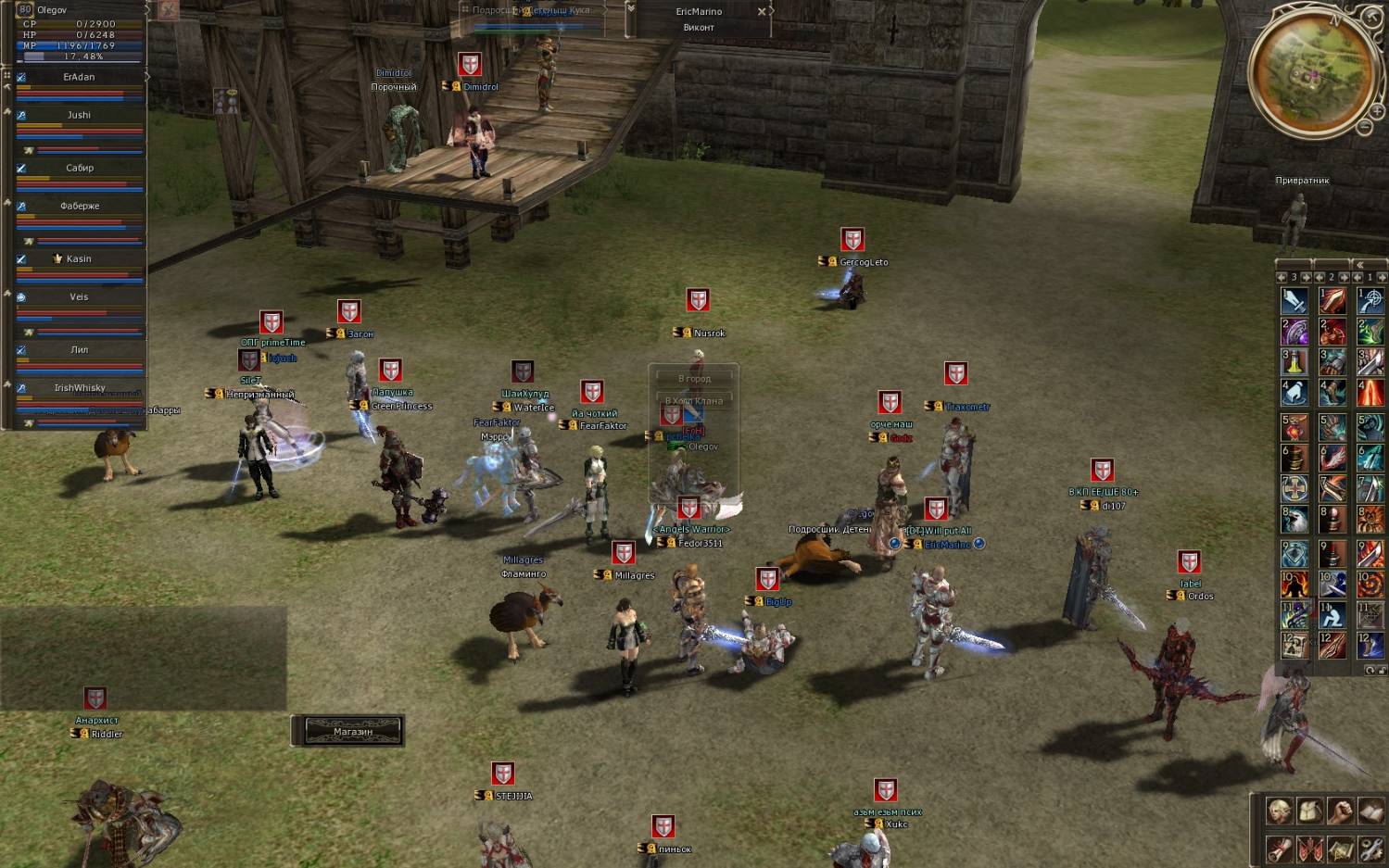Zoom out the minimap with minus button
This screenshot has height=868, width=1389.
(x=1365, y=127)
